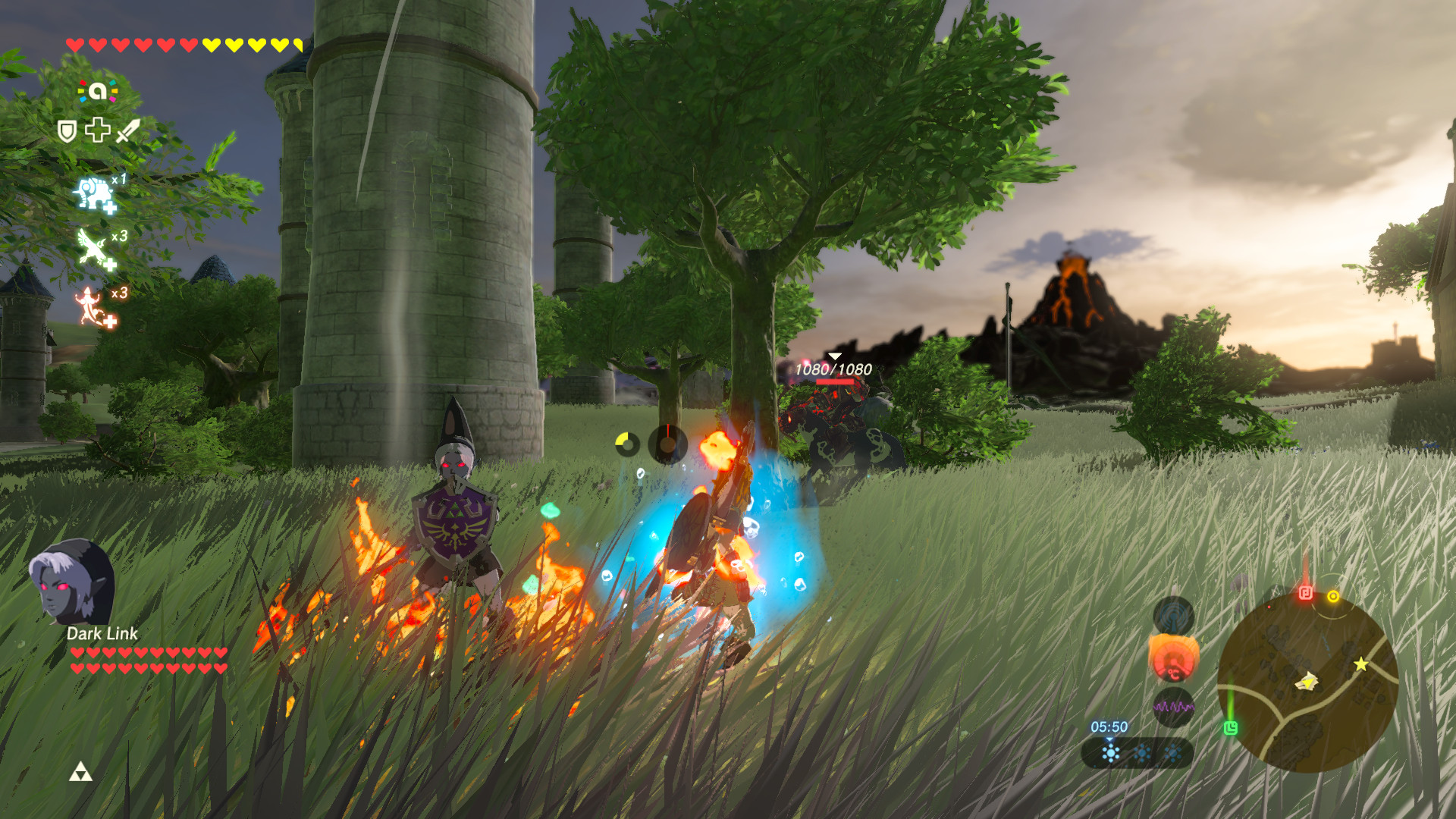Toggle the Sheikah Sensor radar icon
This screenshot has height=819, width=1456.
click(x=1173, y=614)
